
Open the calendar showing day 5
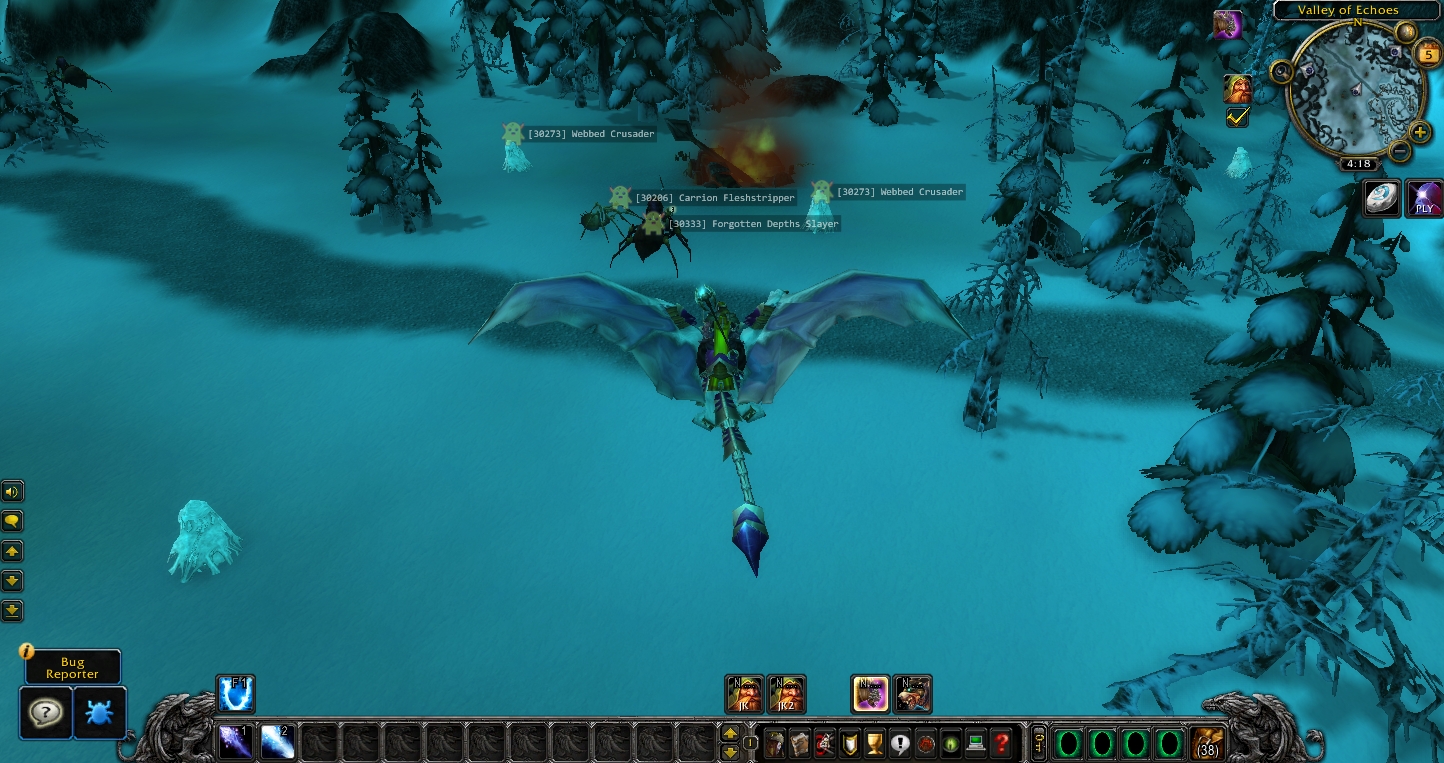pyautogui.click(x=1427, y=54)
